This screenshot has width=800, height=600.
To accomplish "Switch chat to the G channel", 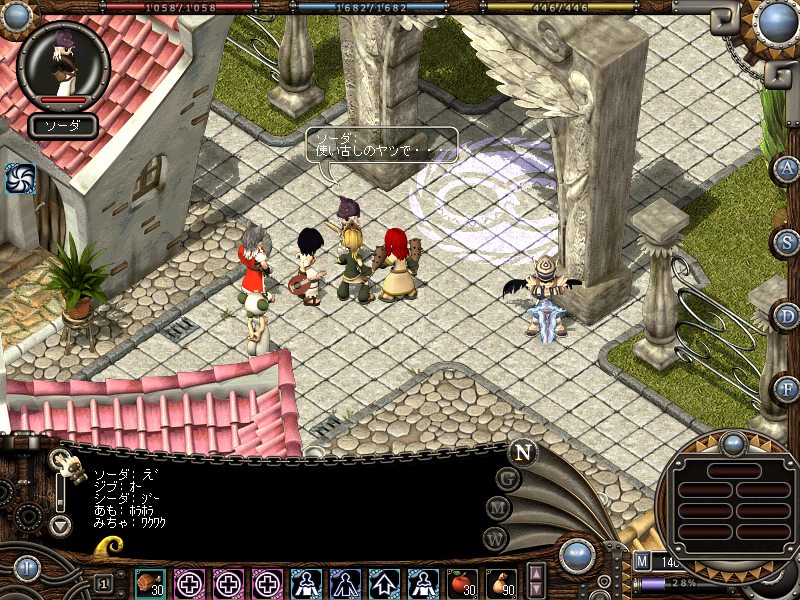I will tap(508, 478).
